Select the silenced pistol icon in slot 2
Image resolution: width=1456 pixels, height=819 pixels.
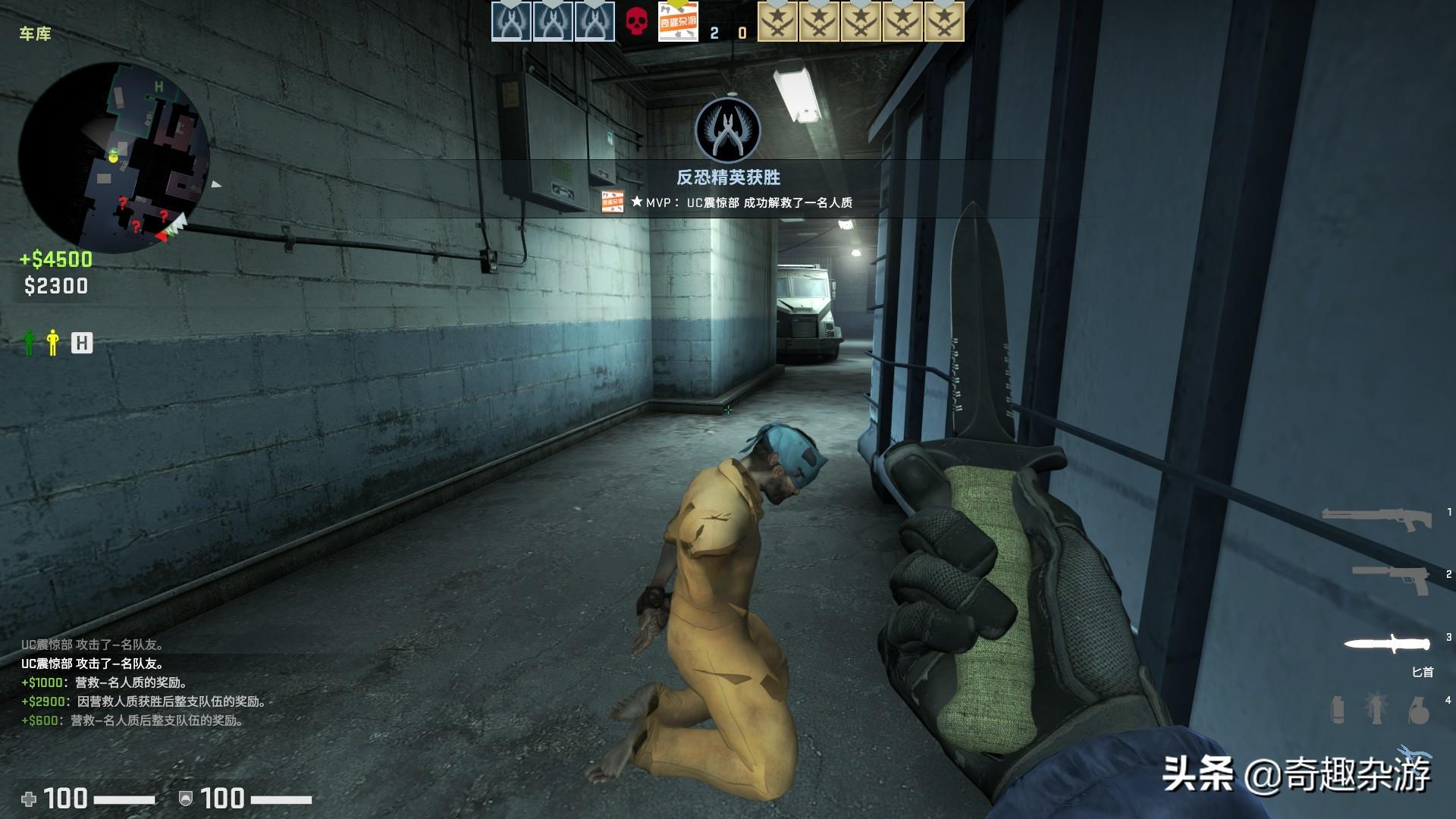(1389, 578)
